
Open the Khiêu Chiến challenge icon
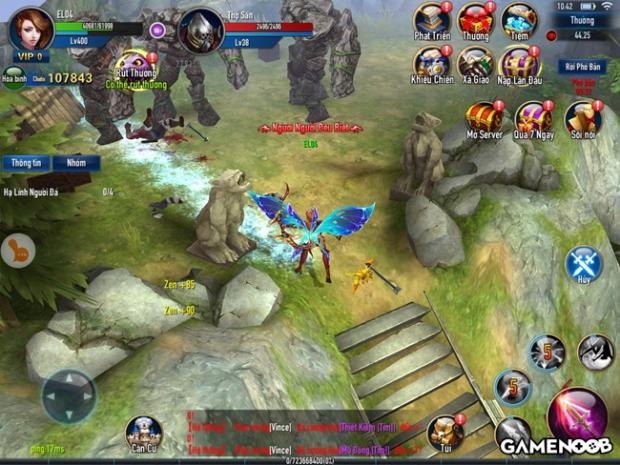click(x=431, y=64)
